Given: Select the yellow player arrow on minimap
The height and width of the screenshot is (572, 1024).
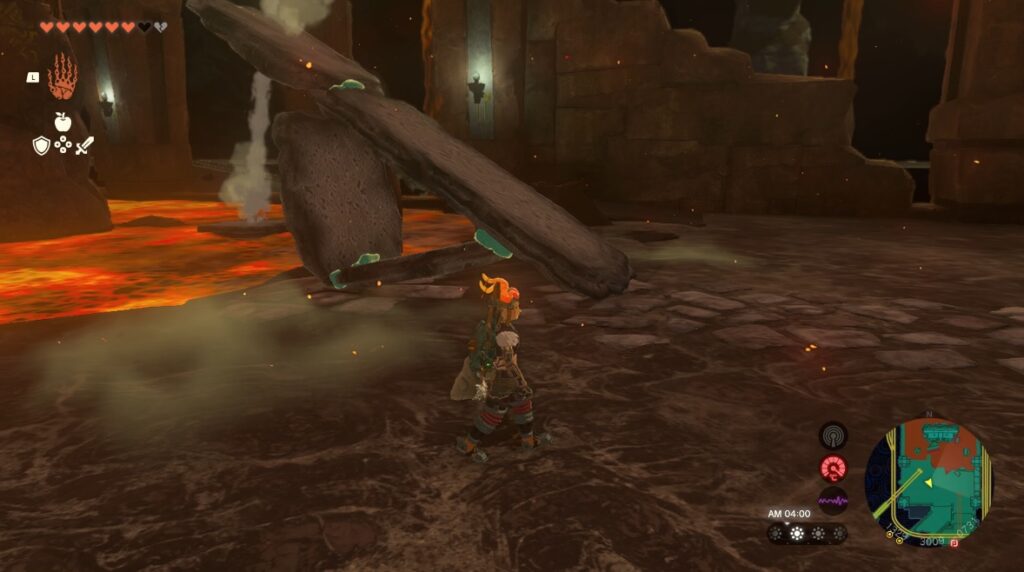Looking at the screenshot, I should pos(926,483).
